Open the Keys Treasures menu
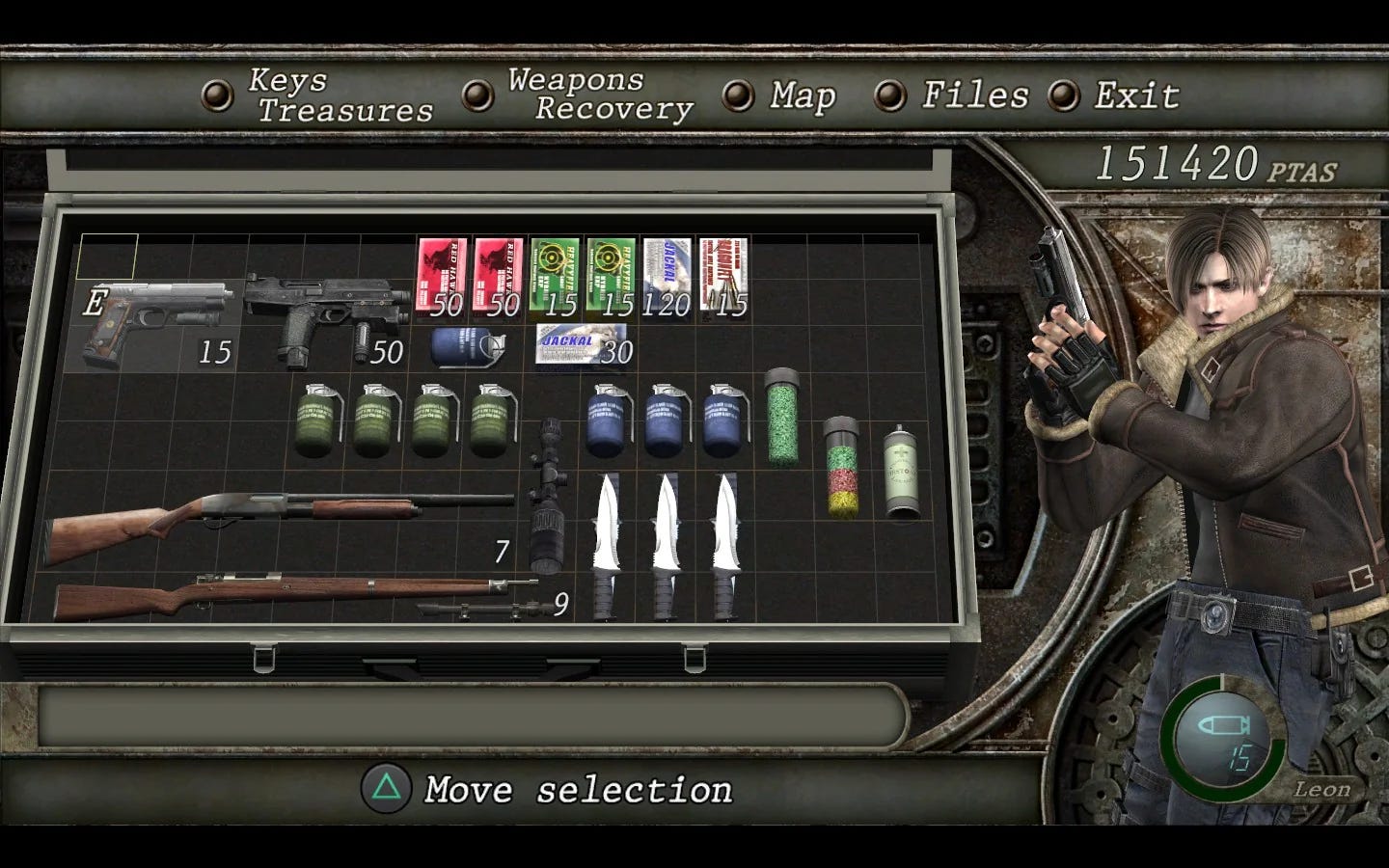Viewport: 1389px width, 868px height. (x=340, y=95)
